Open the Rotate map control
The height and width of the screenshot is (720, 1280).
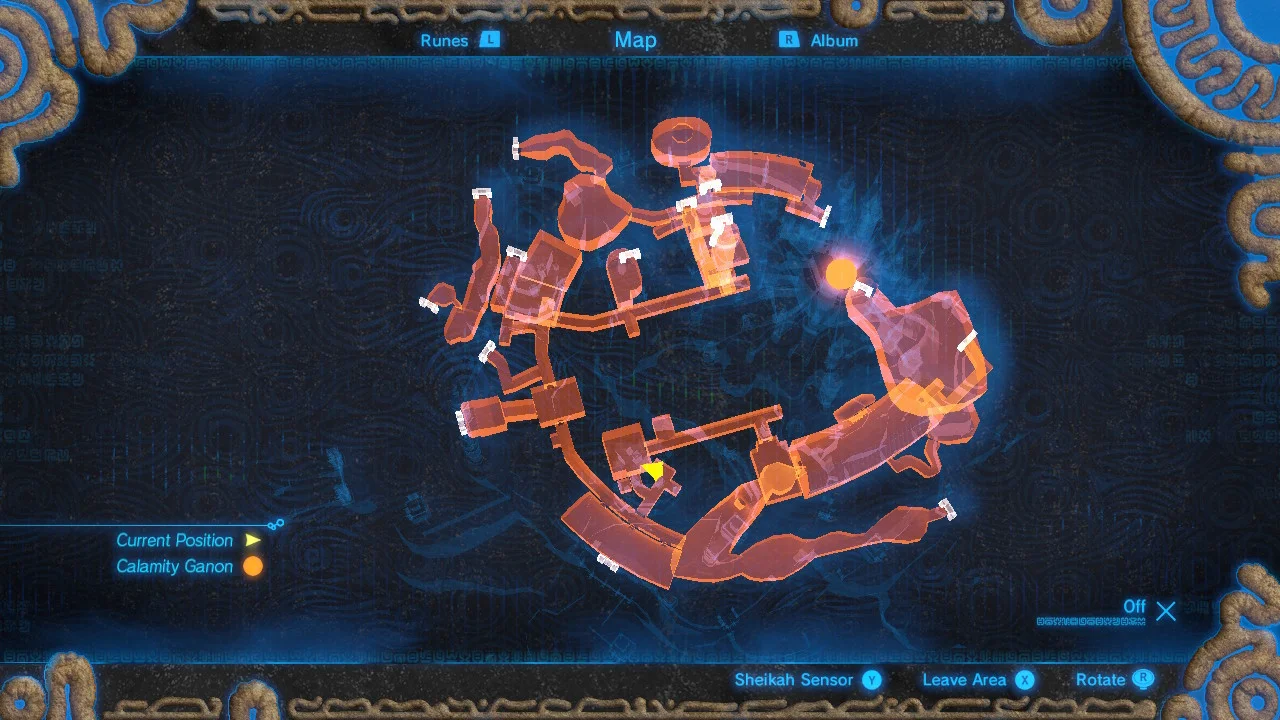[x=1100, y=679]
